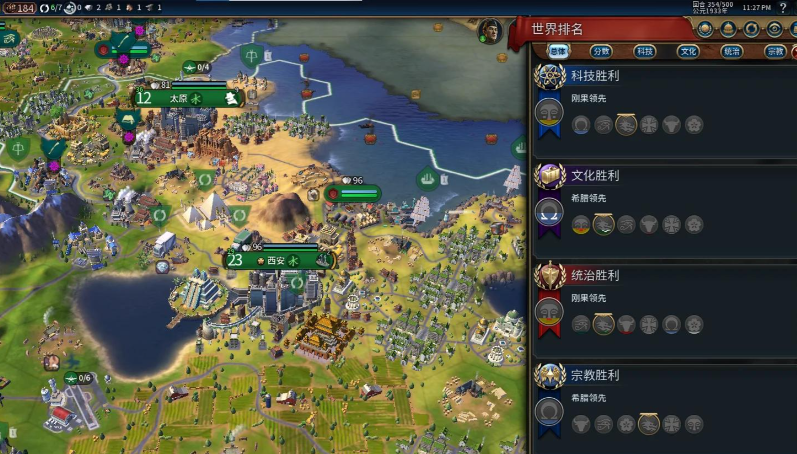The height and width of the screenshot is (454, 797).
Task: Expand the 文化胜利 culture victory section
Action: pyautogui.click(x=595, y=176)
